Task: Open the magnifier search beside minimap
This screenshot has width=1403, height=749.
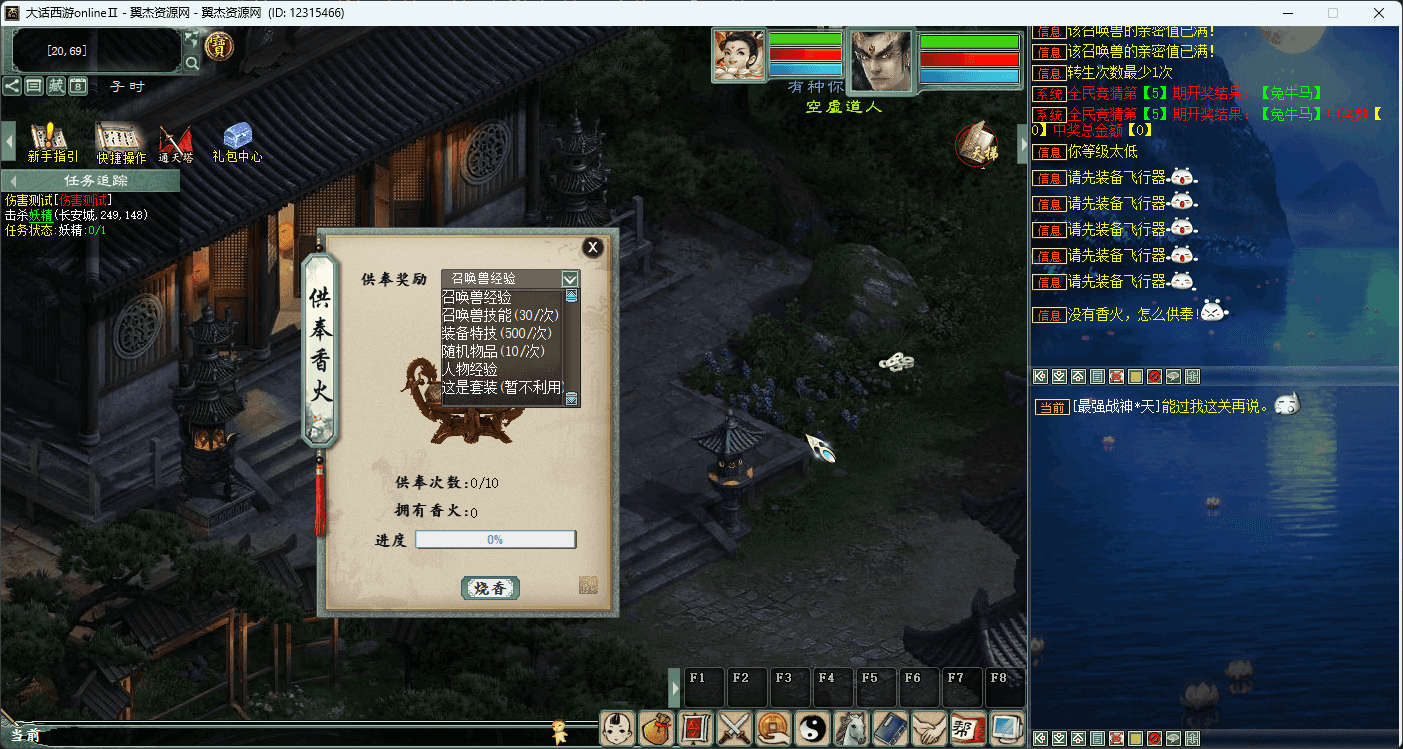Action: [192, 63]
